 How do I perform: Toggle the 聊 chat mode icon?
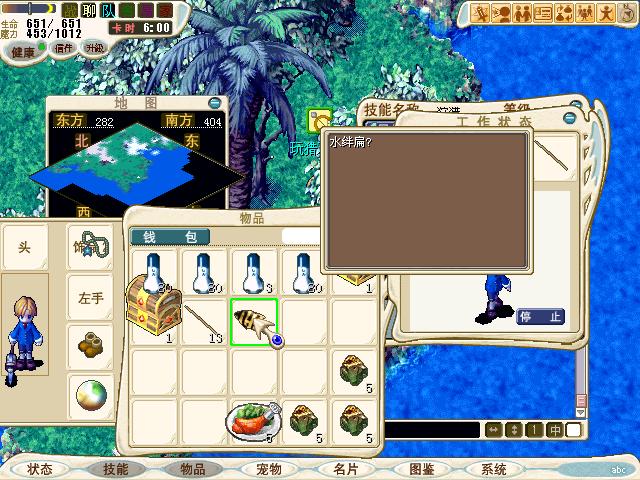pos(87,11)
